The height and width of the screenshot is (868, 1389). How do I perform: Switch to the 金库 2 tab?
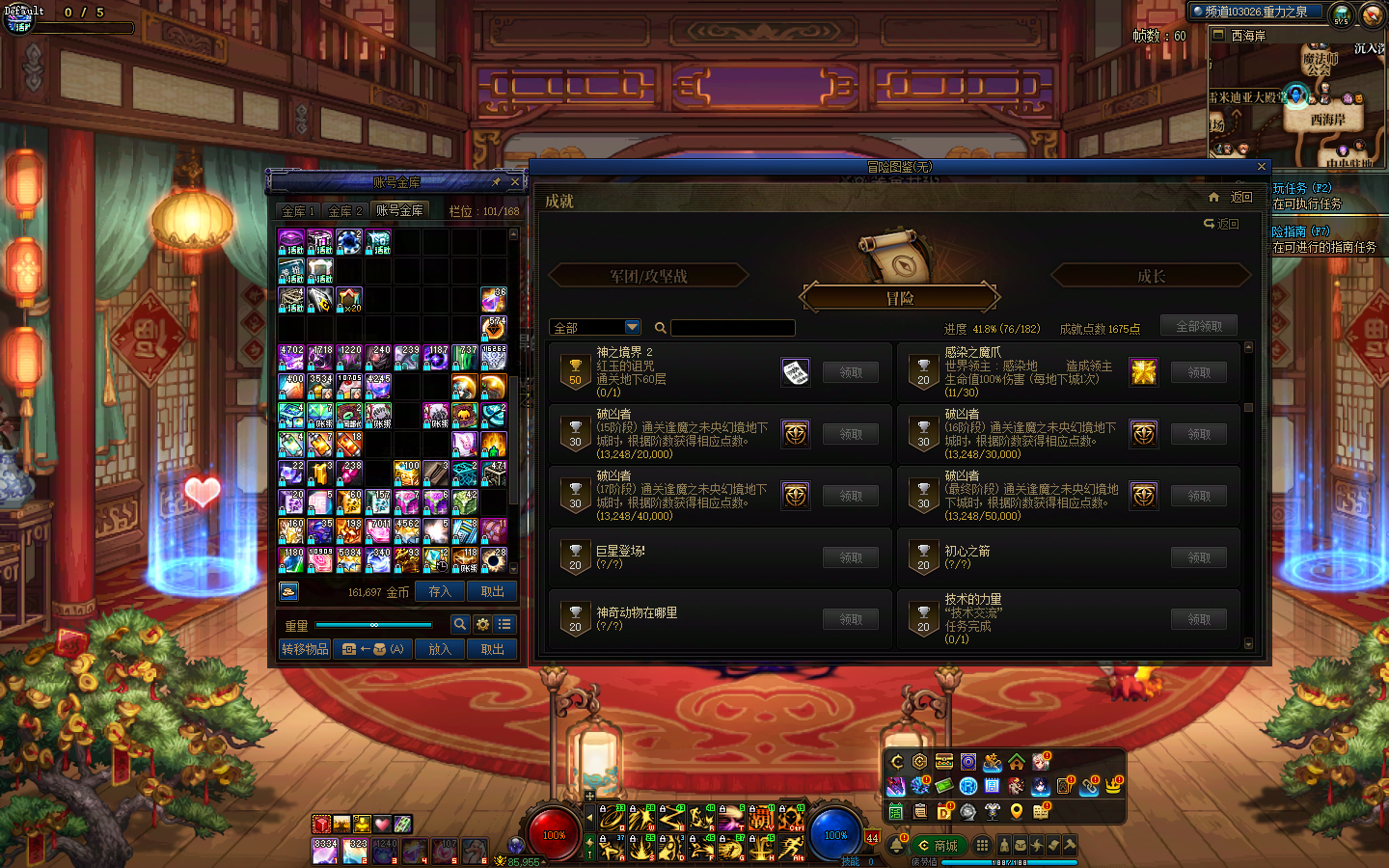[345, 211]
